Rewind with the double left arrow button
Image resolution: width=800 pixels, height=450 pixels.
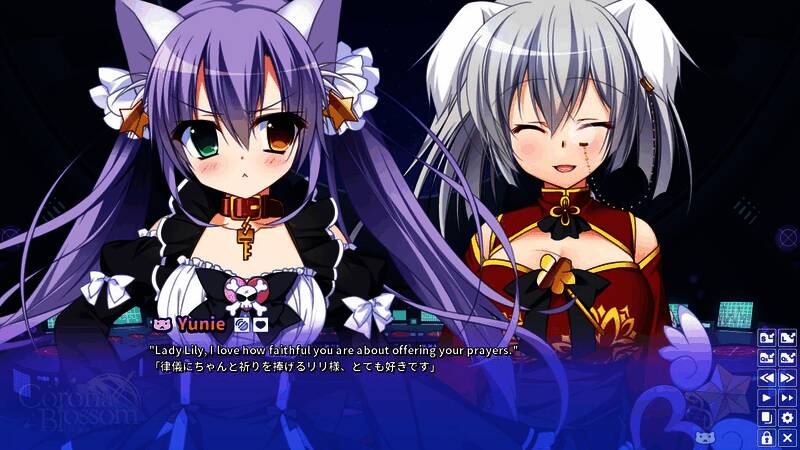767,378
